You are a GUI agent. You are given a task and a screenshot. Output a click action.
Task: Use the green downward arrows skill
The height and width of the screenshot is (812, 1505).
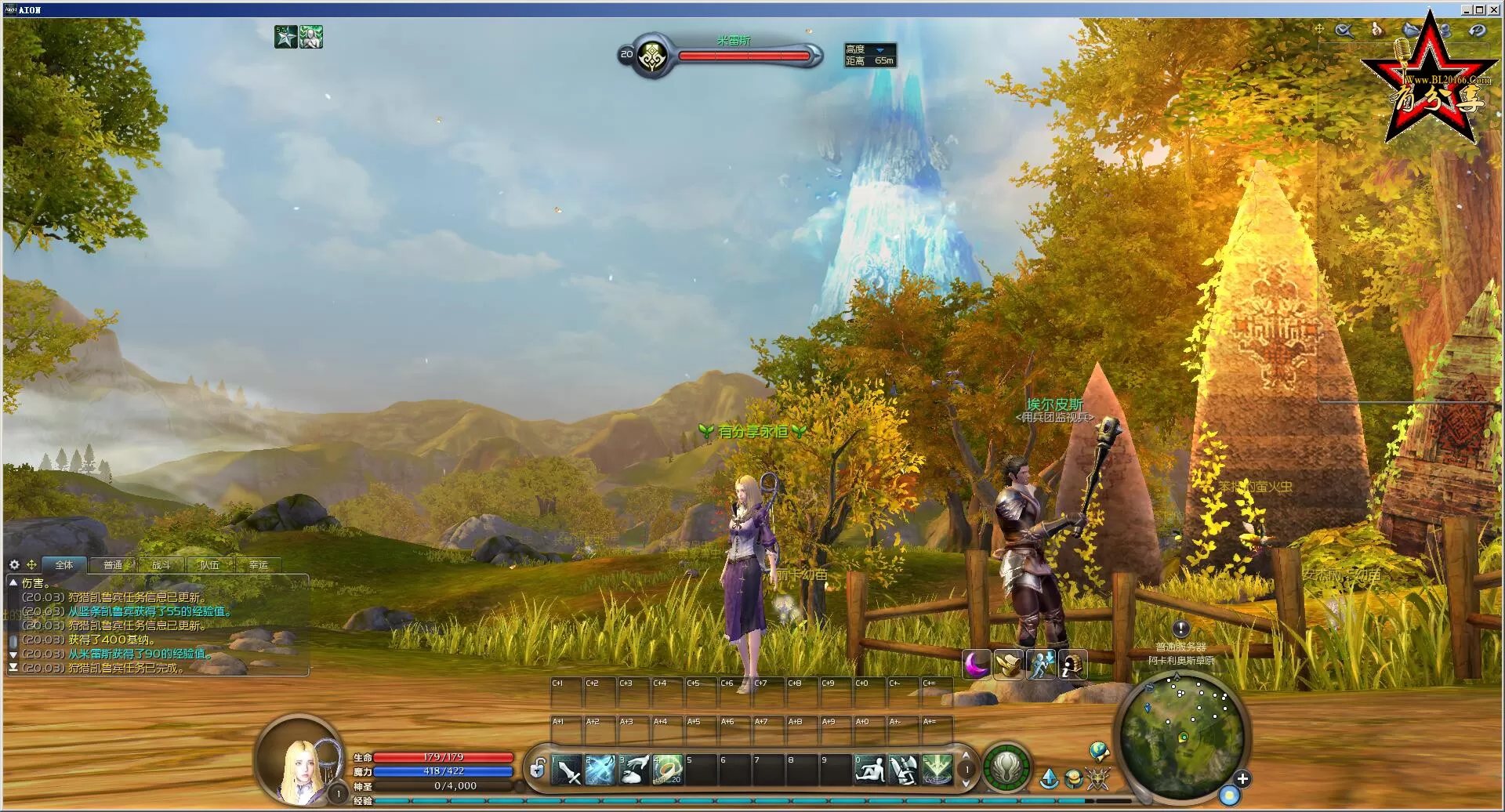click(x=937, y=770)
